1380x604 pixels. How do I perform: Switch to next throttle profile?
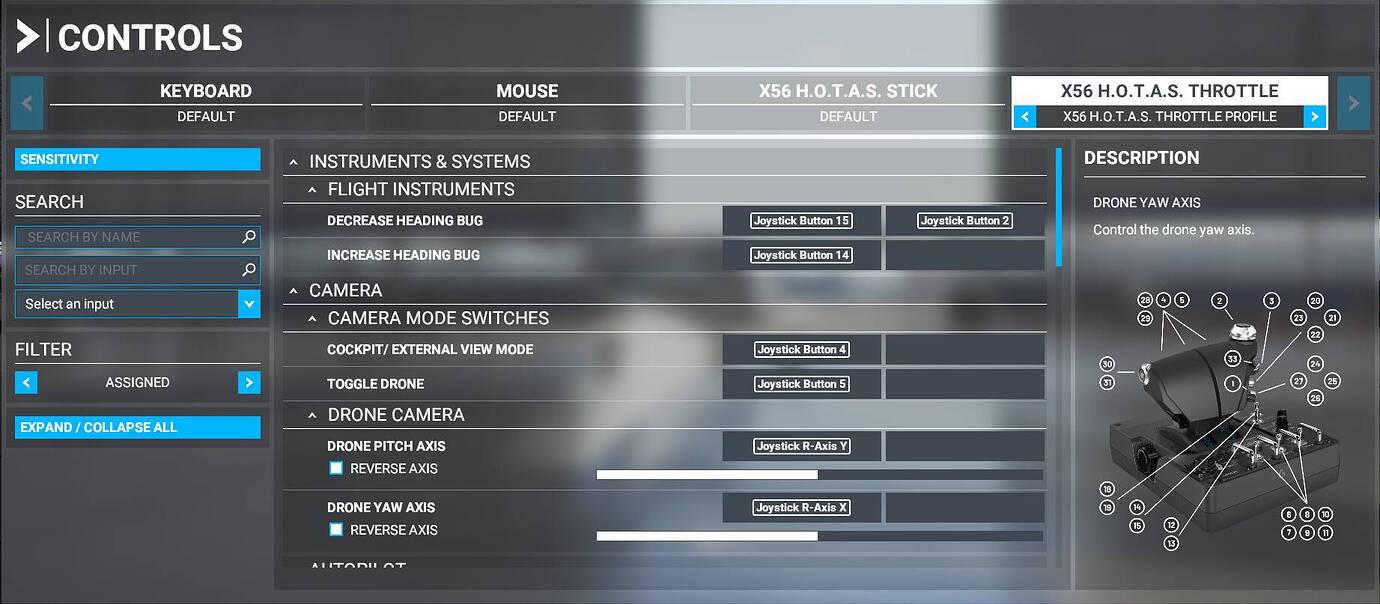tap(1315, 117)
